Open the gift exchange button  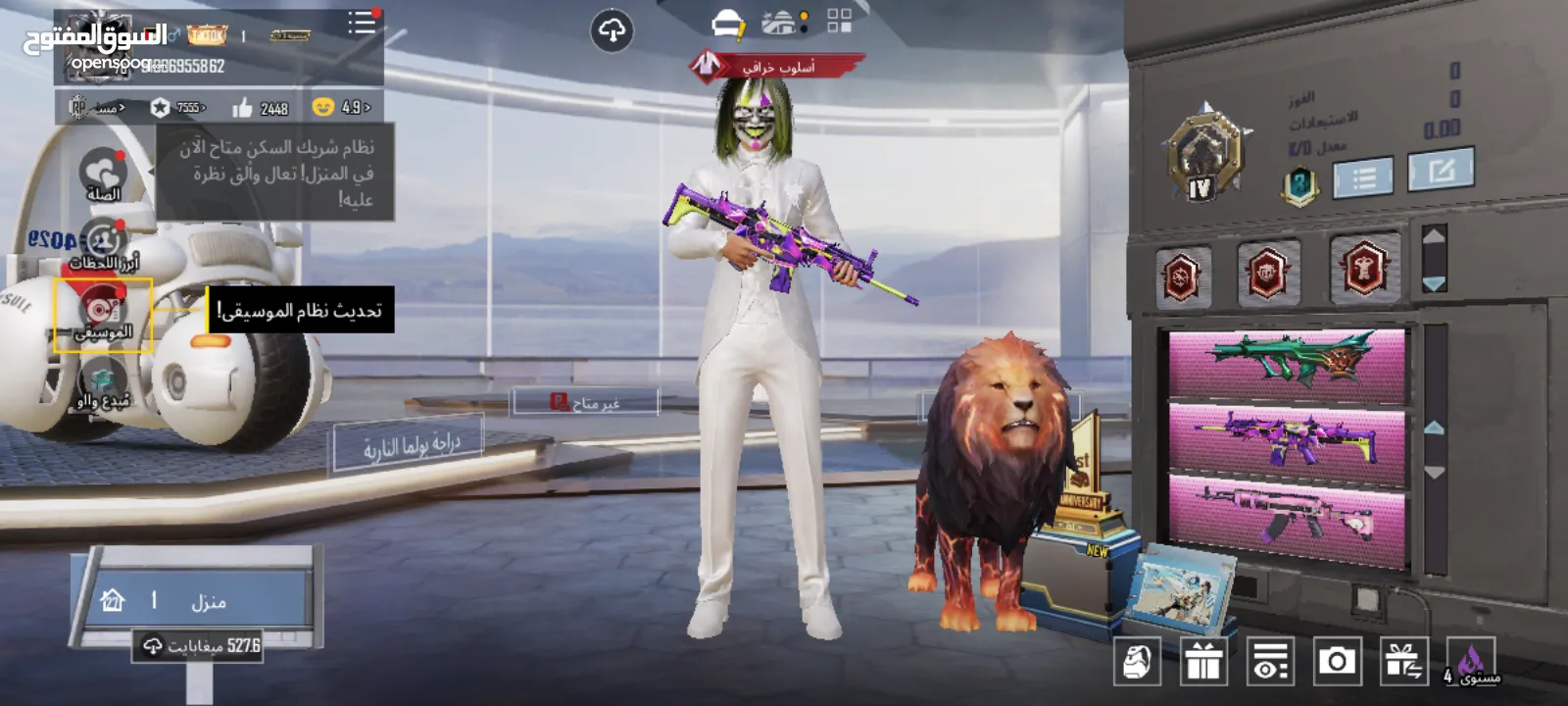click(x=1403, y=662)
